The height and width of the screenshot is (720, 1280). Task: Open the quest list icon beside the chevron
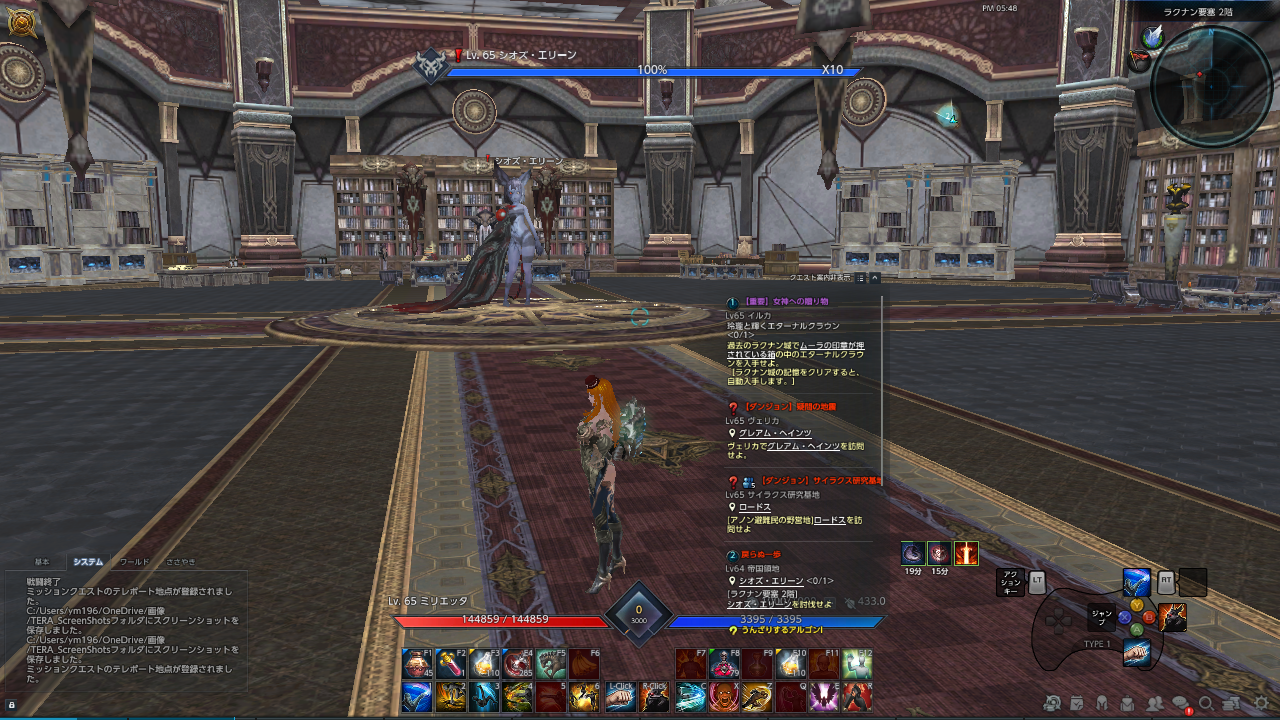(x=861, y=278)
